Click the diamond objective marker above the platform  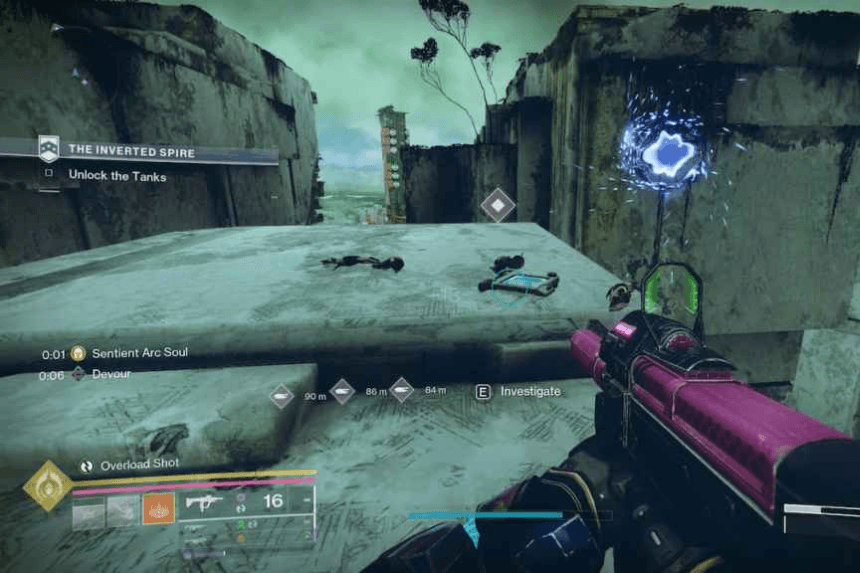tap(497, 206)
